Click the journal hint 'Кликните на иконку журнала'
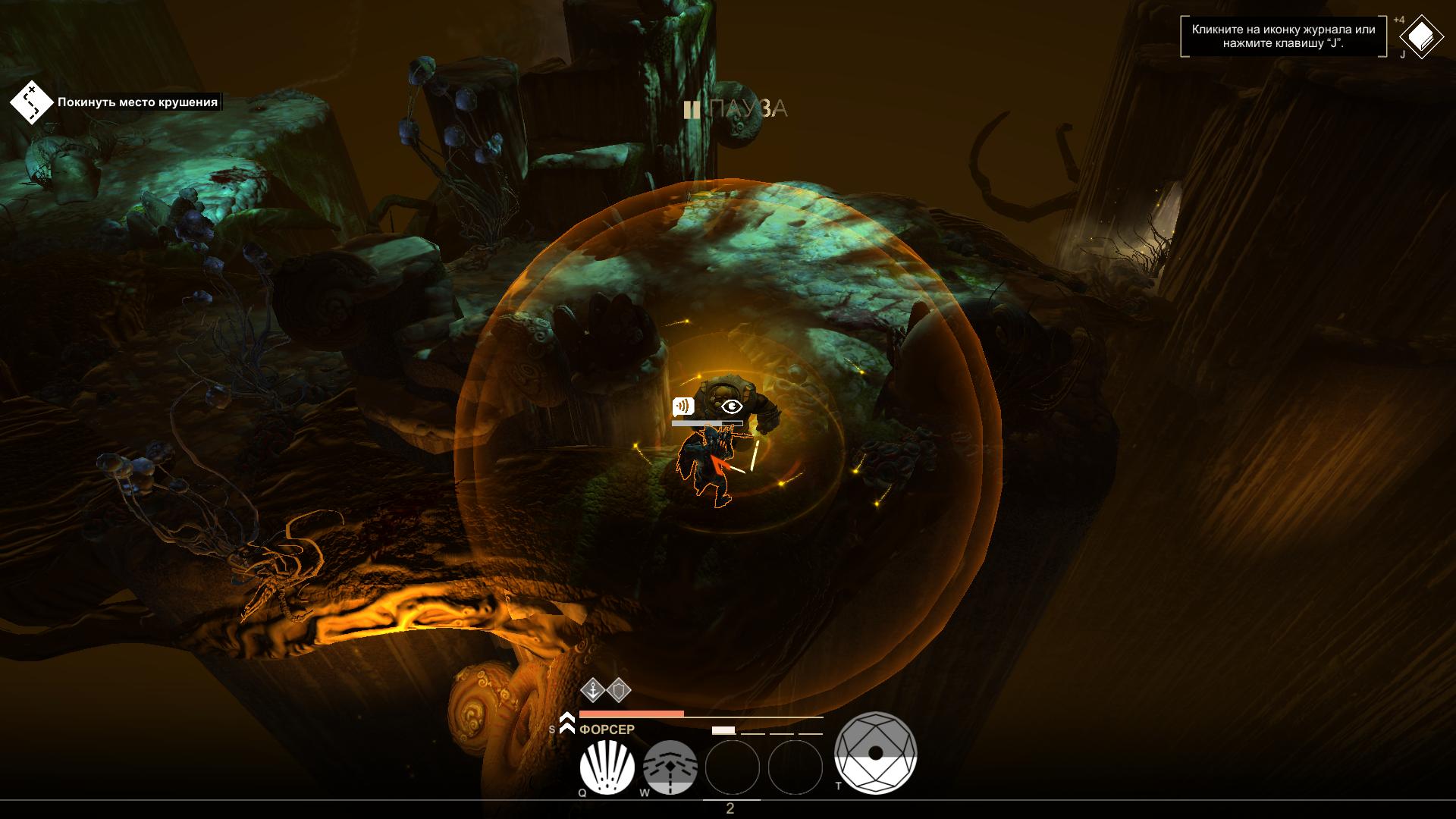The height and width of the screenshot is (819, 1456). 1283,36
